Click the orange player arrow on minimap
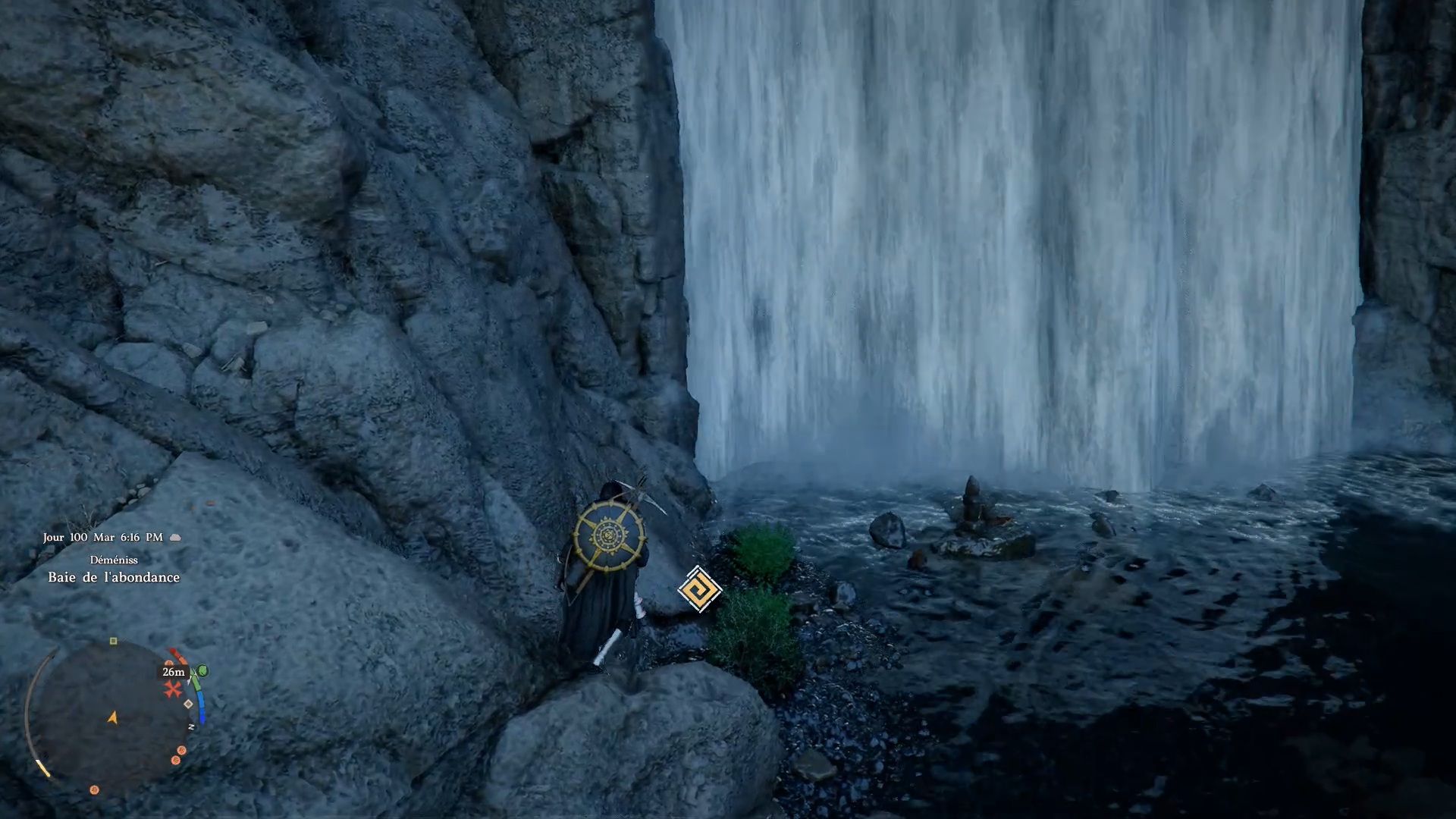Viewport: 1456px width, 819px height. tap(113, 717)
